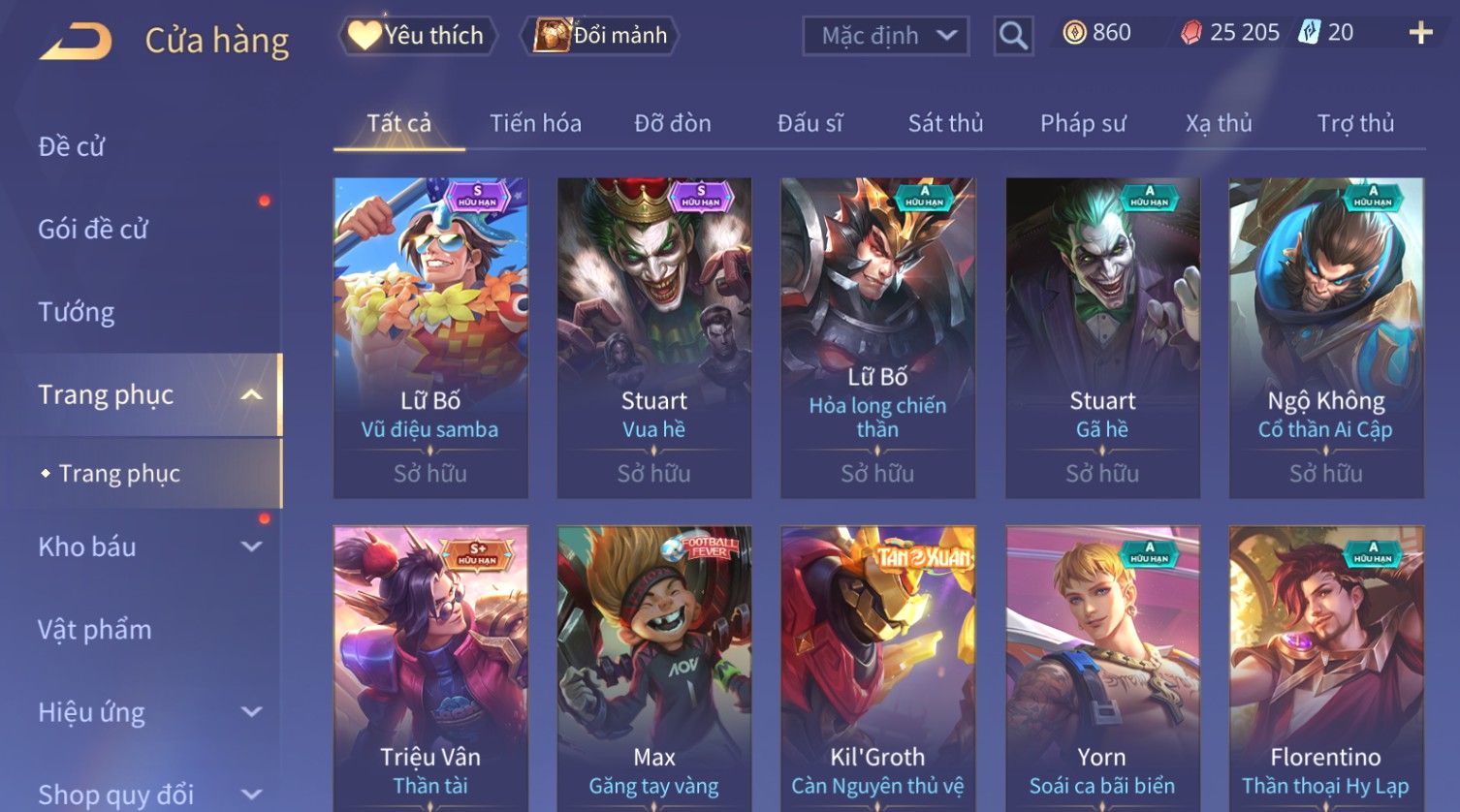Show the Sát thủ skins tab

click(945, 123)
